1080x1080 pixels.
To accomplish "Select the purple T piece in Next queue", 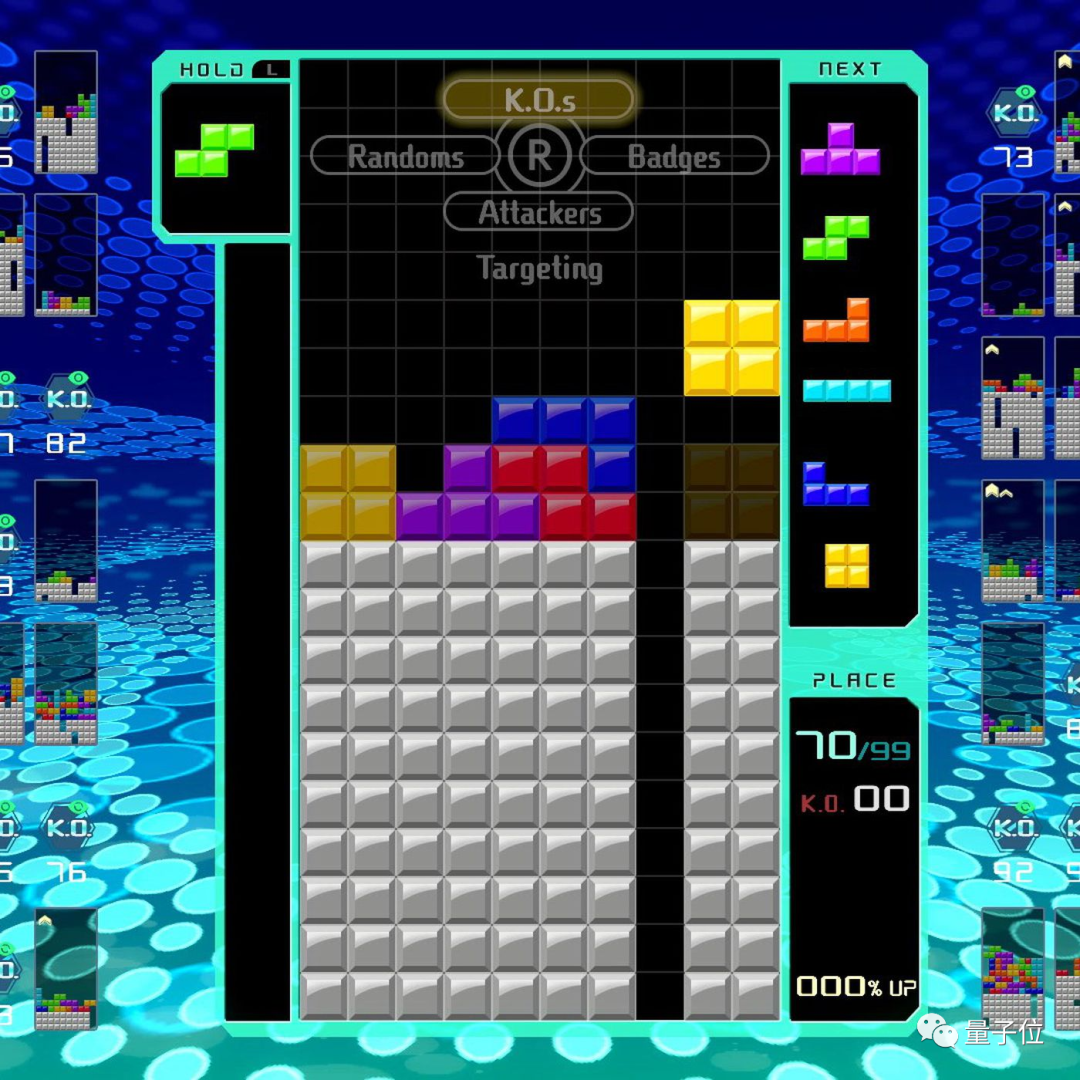I will pyautogui.click(x=840, y=152).
